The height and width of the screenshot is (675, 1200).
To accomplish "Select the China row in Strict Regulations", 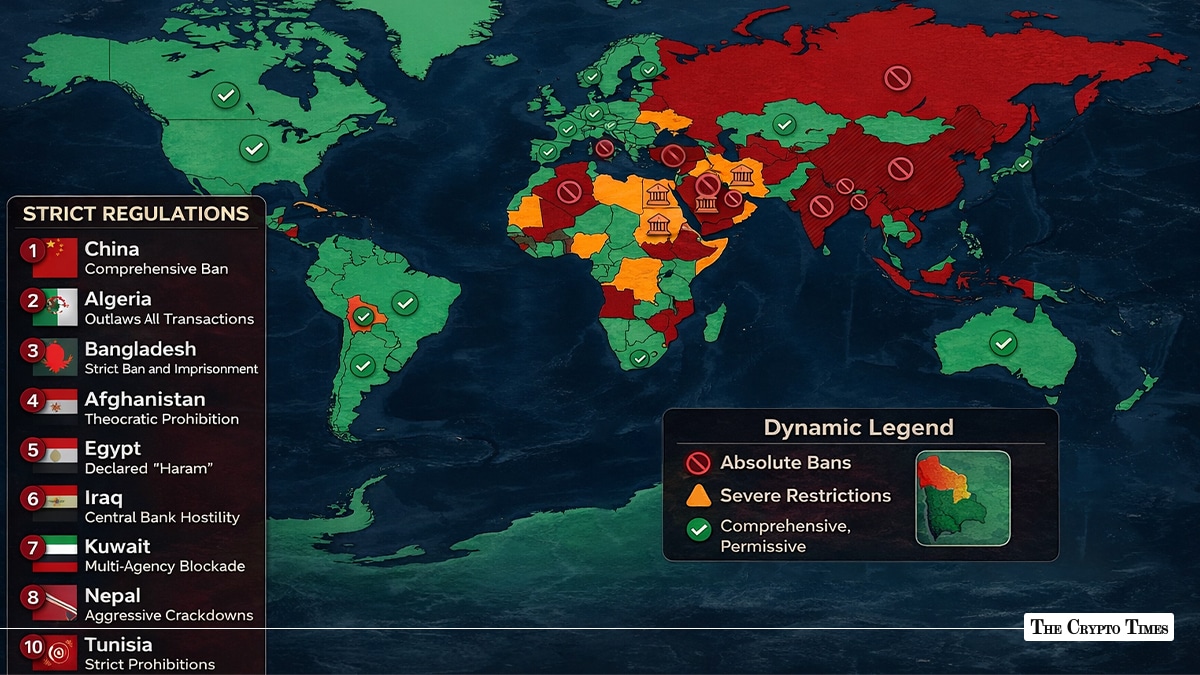I will (140, 257).
